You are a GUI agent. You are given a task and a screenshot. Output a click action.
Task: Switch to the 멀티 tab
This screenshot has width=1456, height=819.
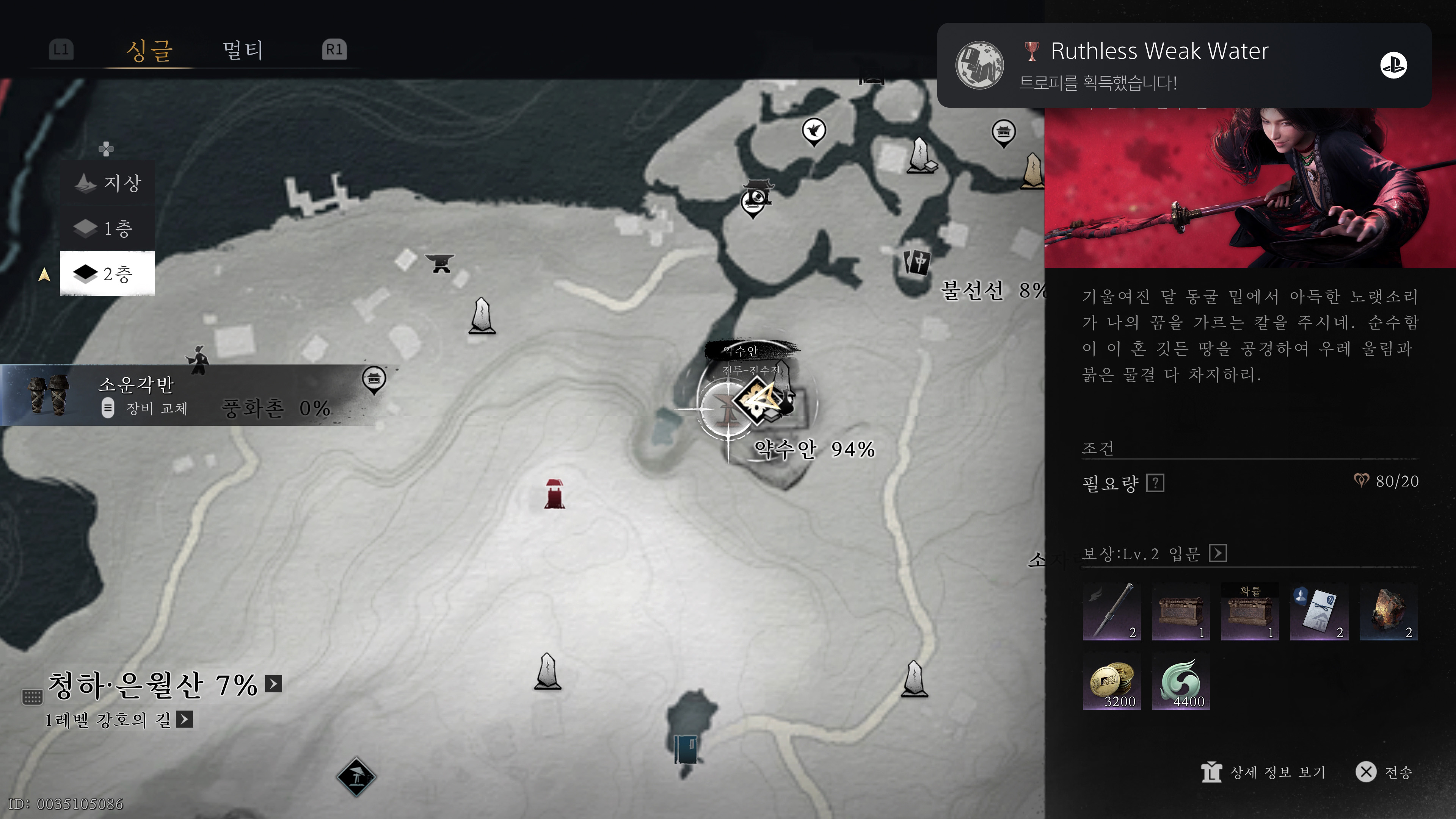pos(243,50)
